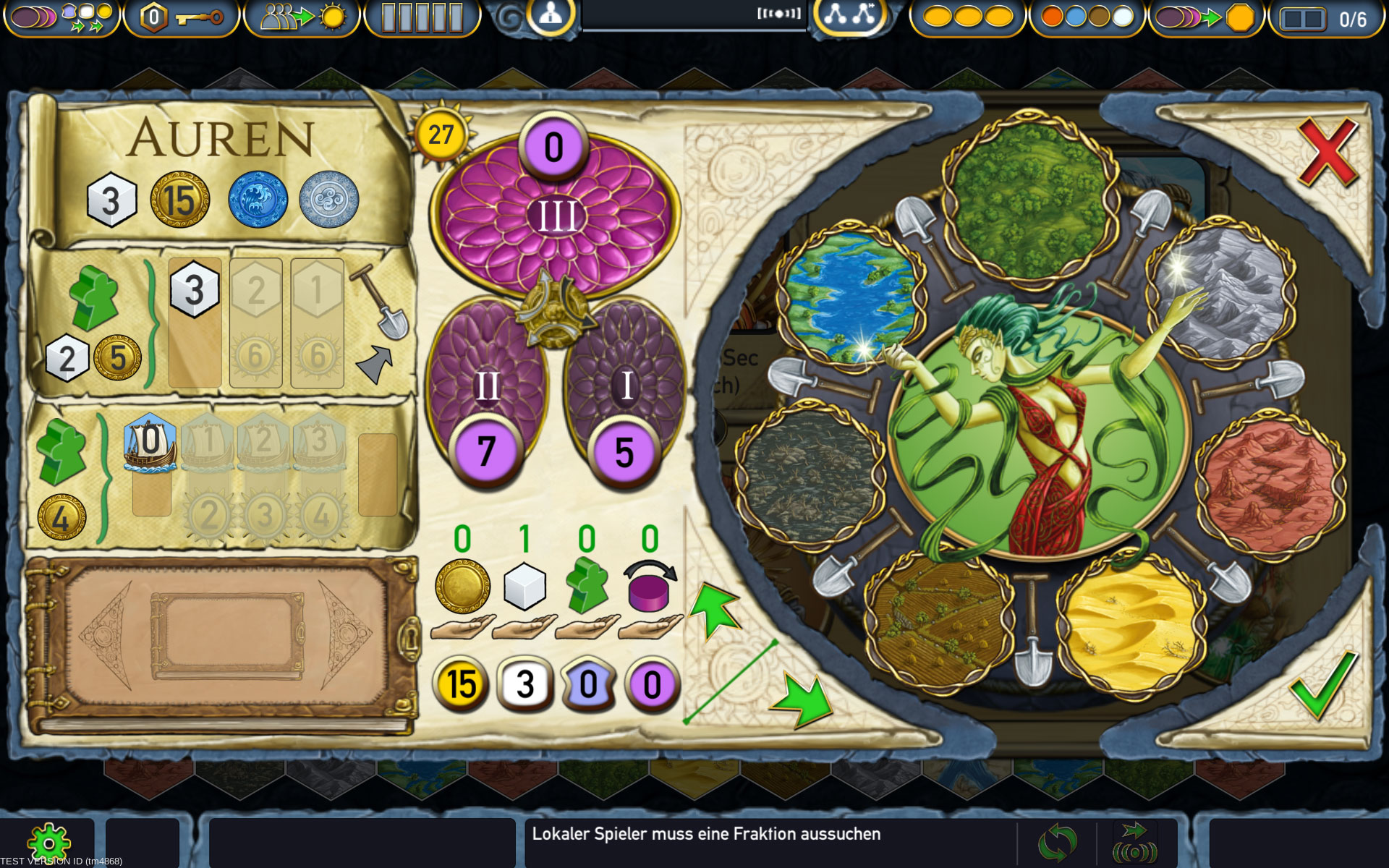
Task: Open the player silhouette button in top bar
Action: coord(551,15)
